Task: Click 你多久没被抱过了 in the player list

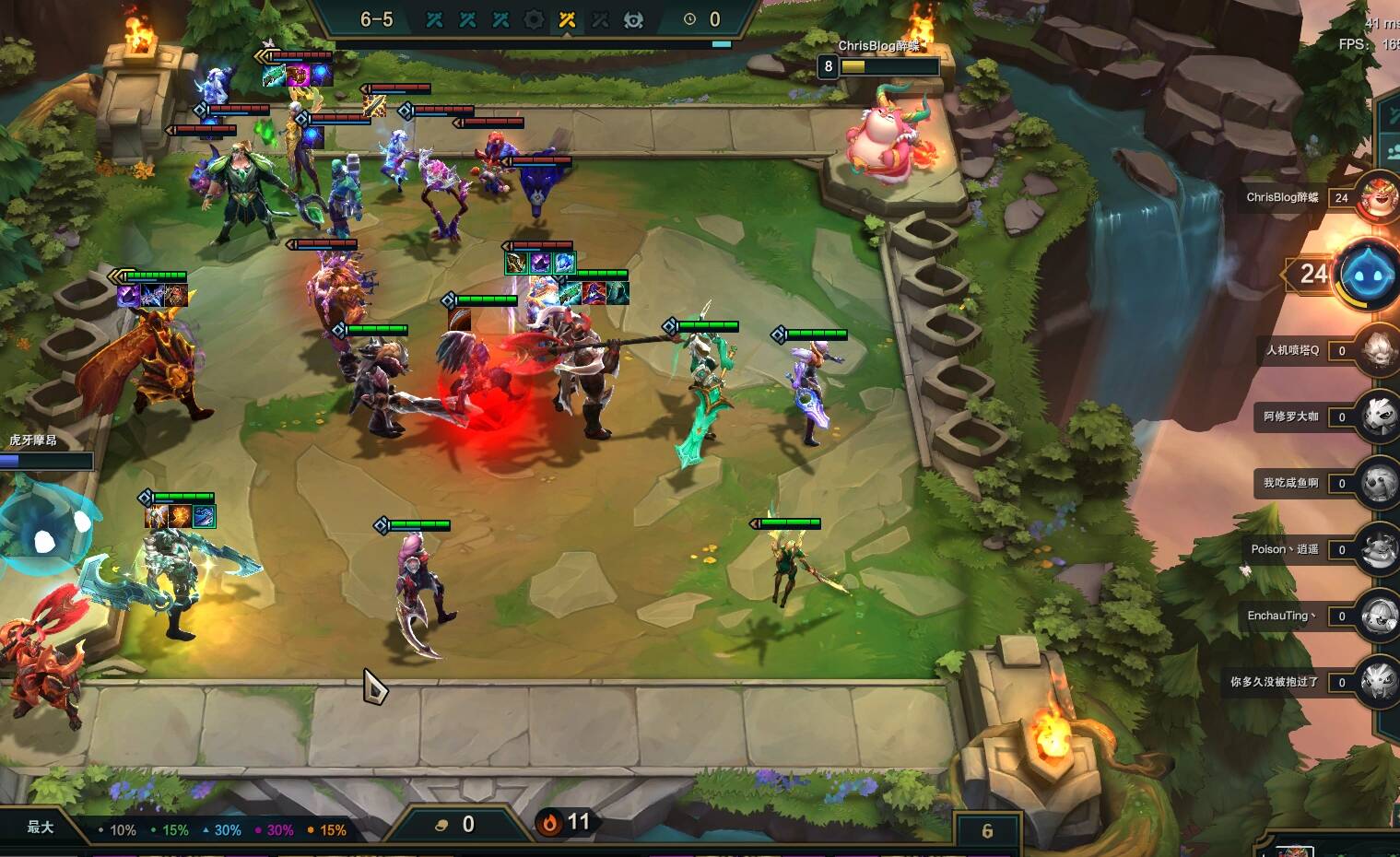Action: click(x=1274, y=682)
